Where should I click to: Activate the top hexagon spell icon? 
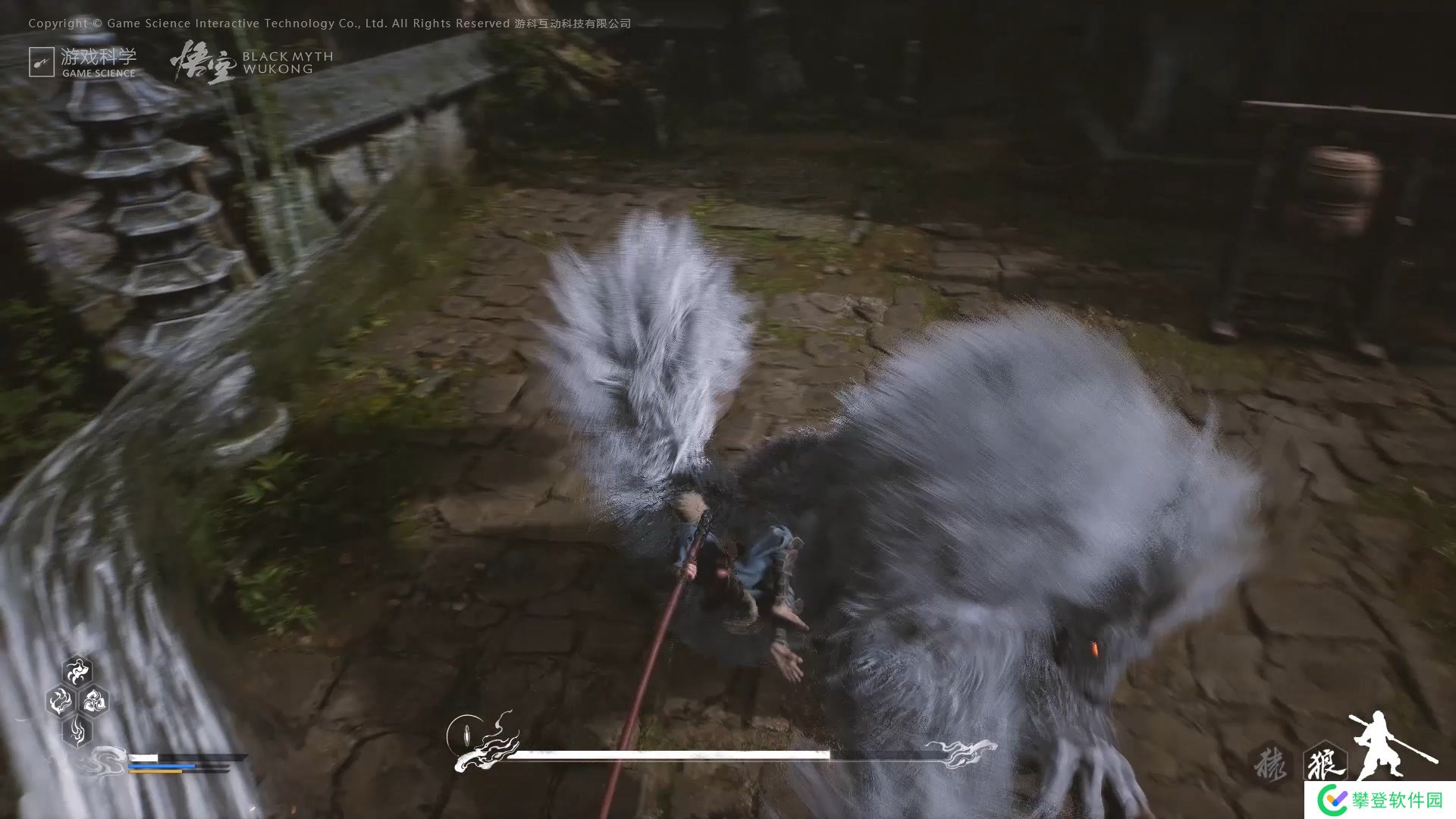77,671
